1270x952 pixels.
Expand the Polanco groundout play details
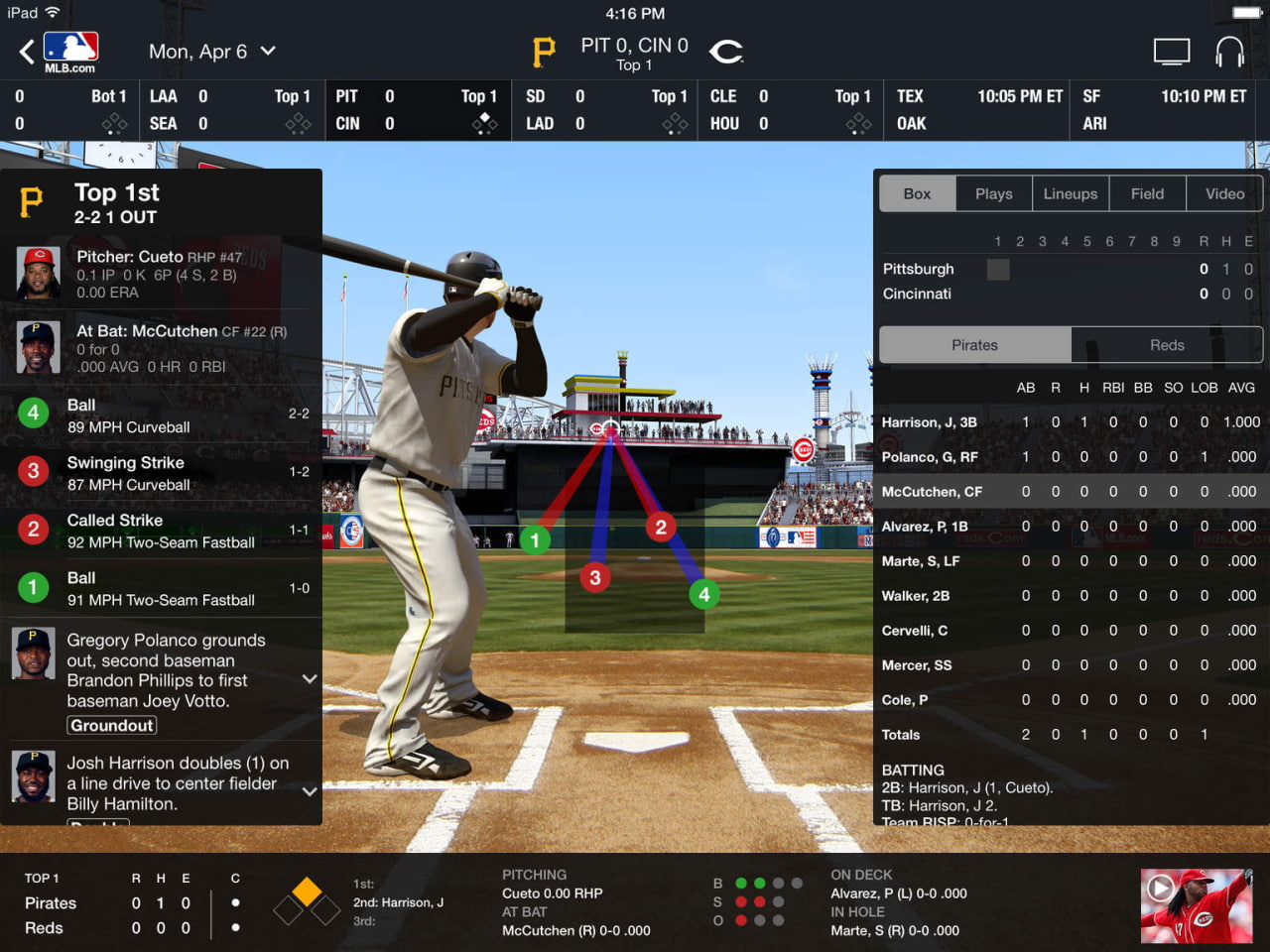point(309,679)
